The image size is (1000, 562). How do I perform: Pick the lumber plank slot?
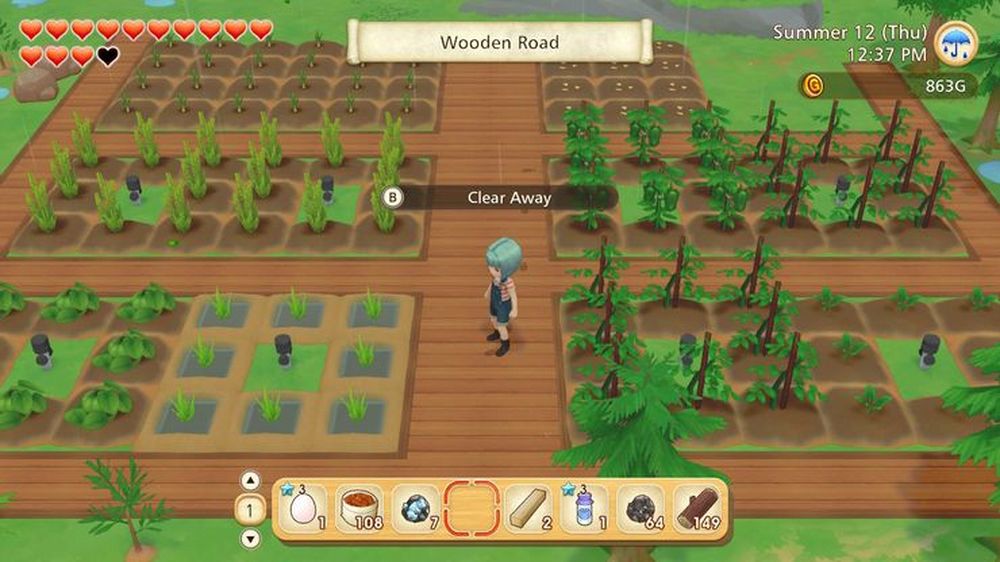coord(528,509)
